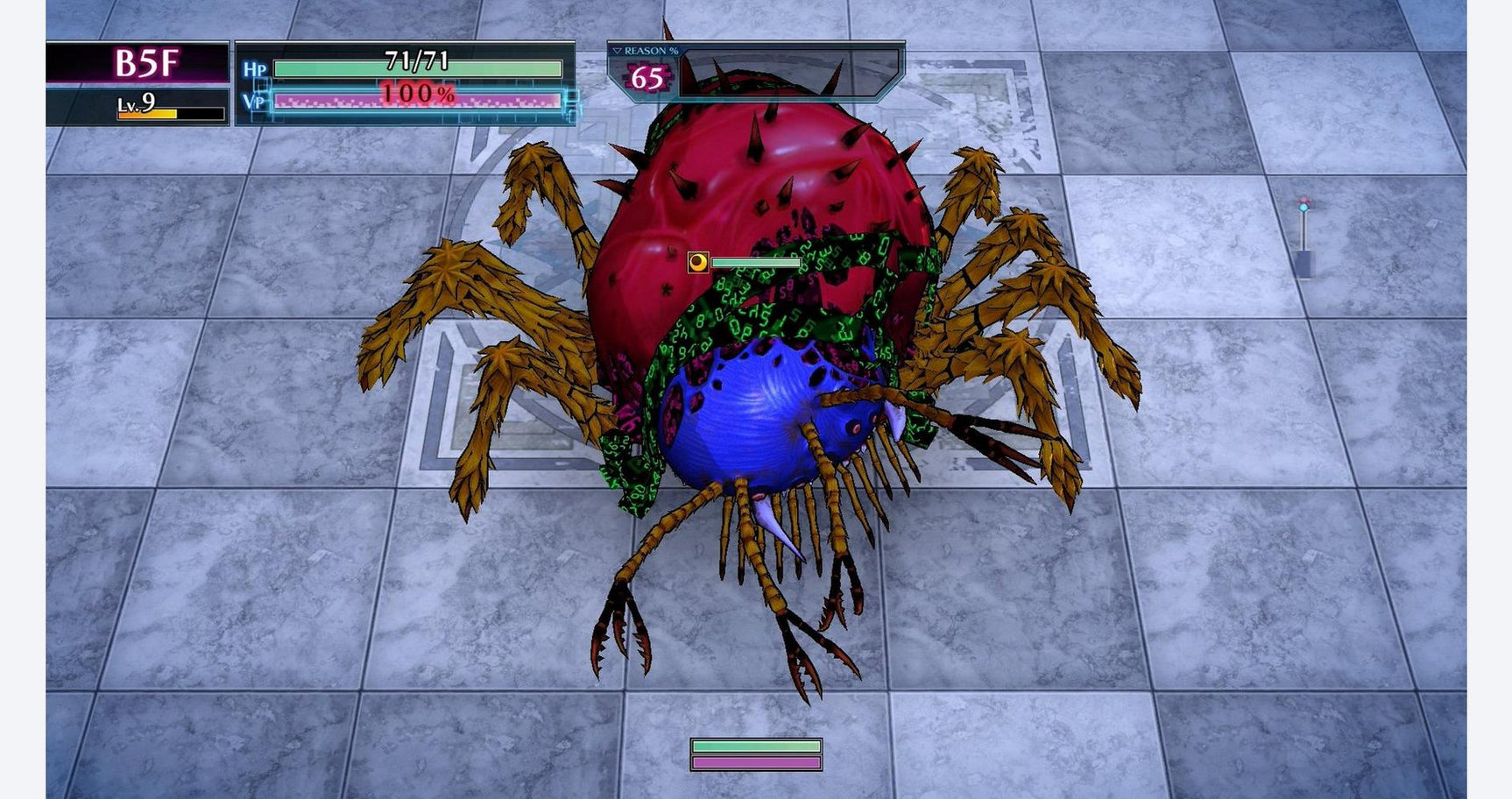
Task: Toggle the enemy health bar above the boss
Action: click(755, 260)
